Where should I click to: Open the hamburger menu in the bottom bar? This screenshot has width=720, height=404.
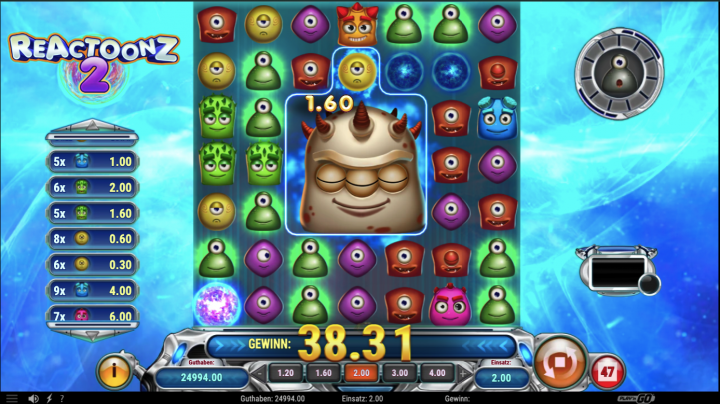(12, 398)
